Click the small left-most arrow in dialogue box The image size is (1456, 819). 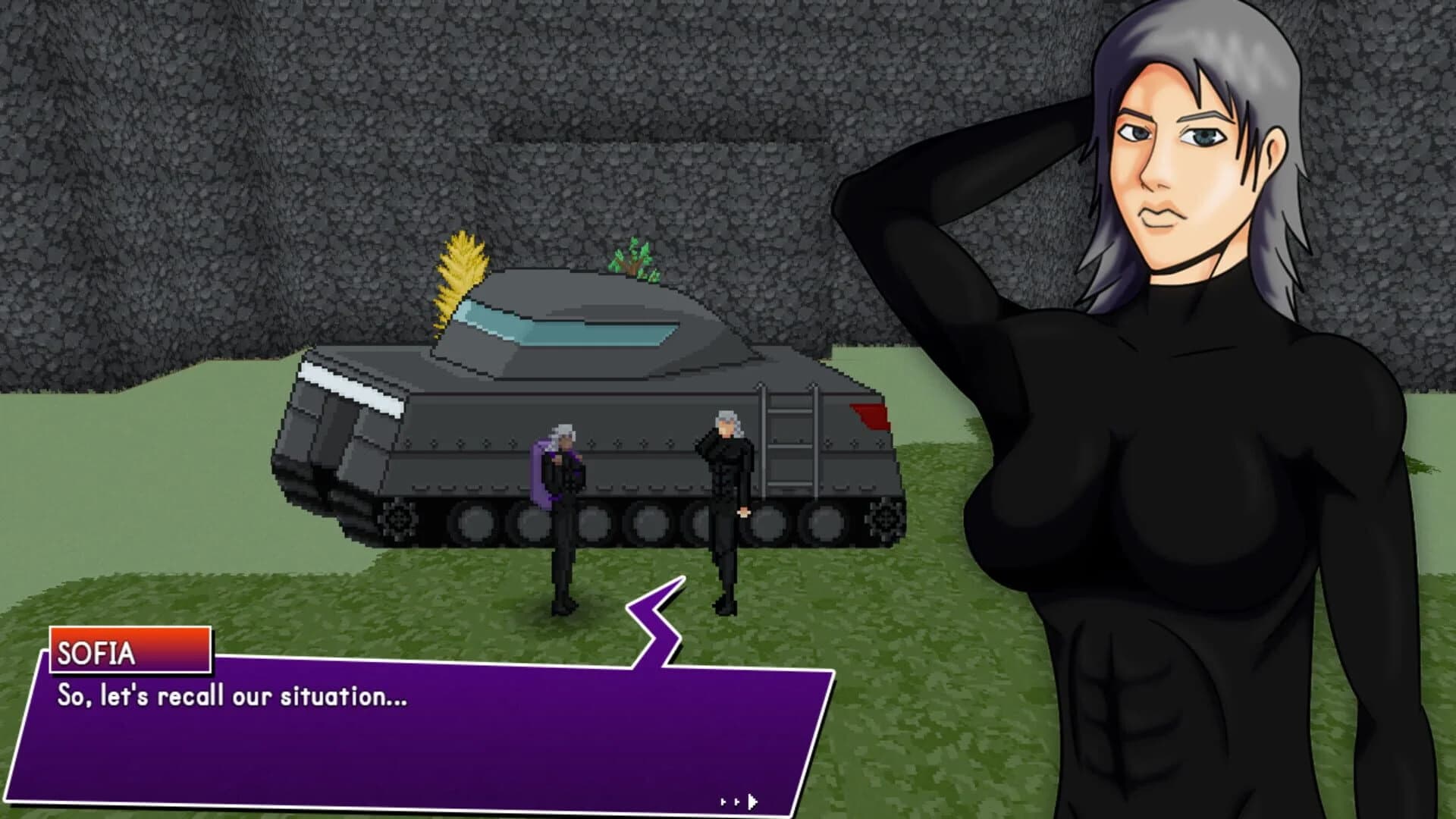click(720, 798)
